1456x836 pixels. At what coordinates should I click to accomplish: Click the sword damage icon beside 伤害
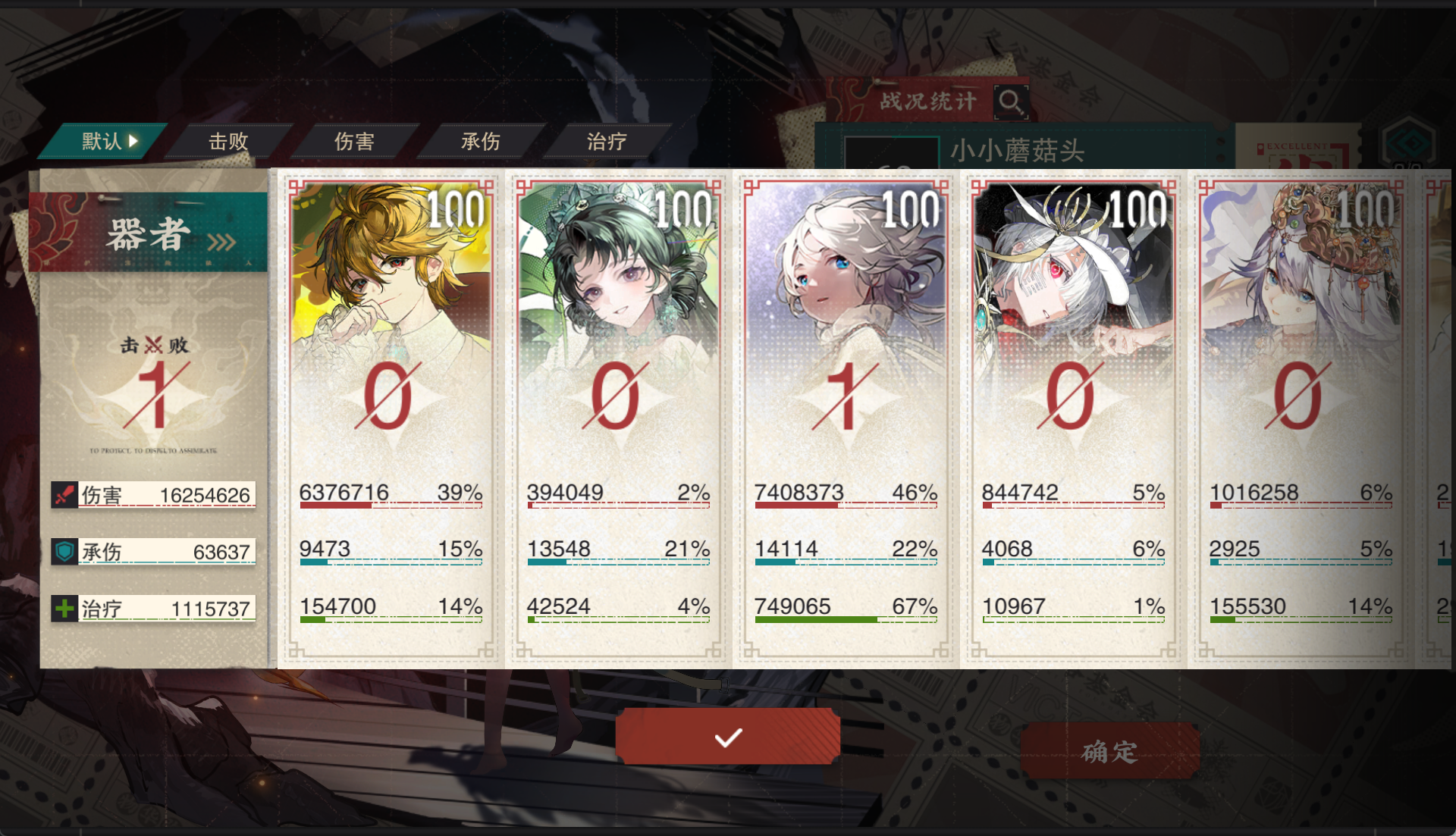(65, 494)
